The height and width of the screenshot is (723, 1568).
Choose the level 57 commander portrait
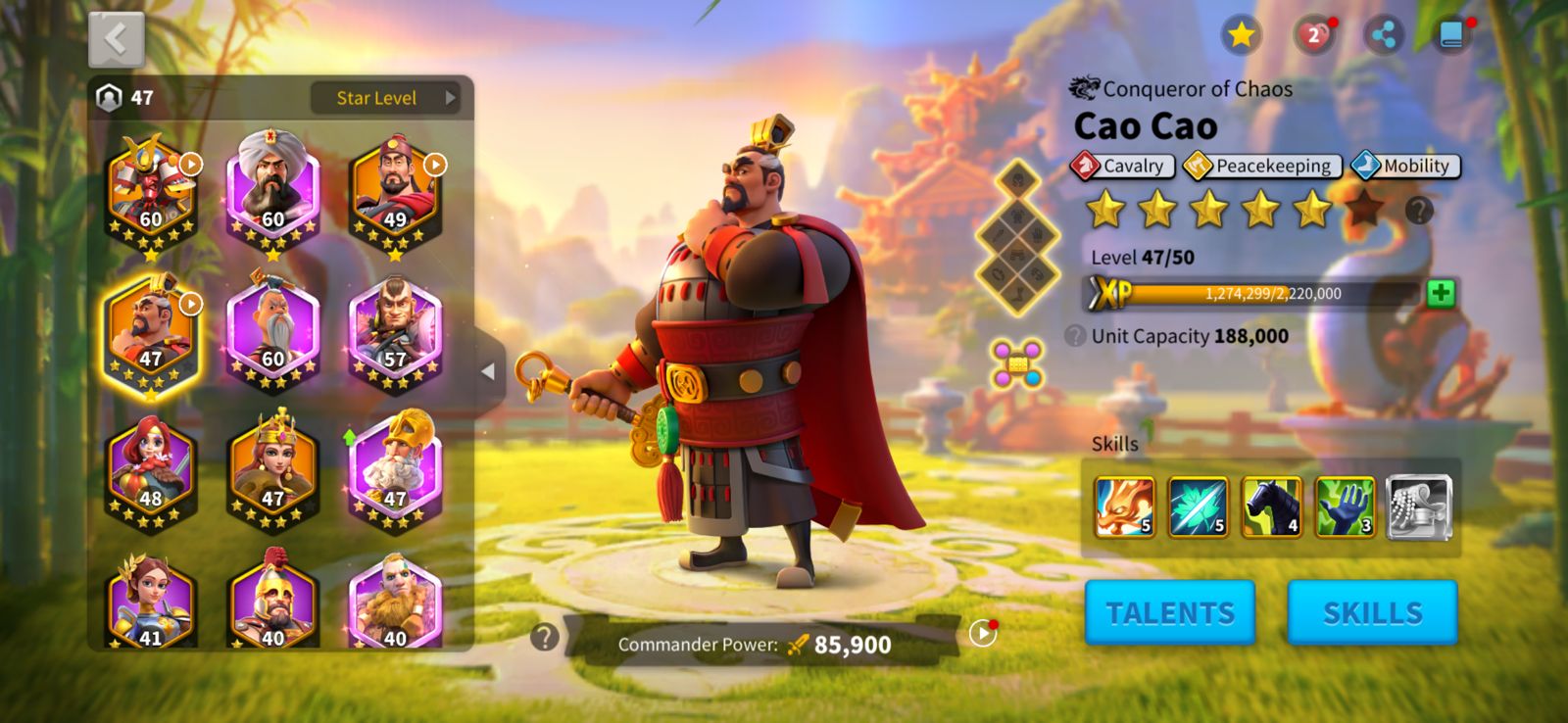pos(395,333)
